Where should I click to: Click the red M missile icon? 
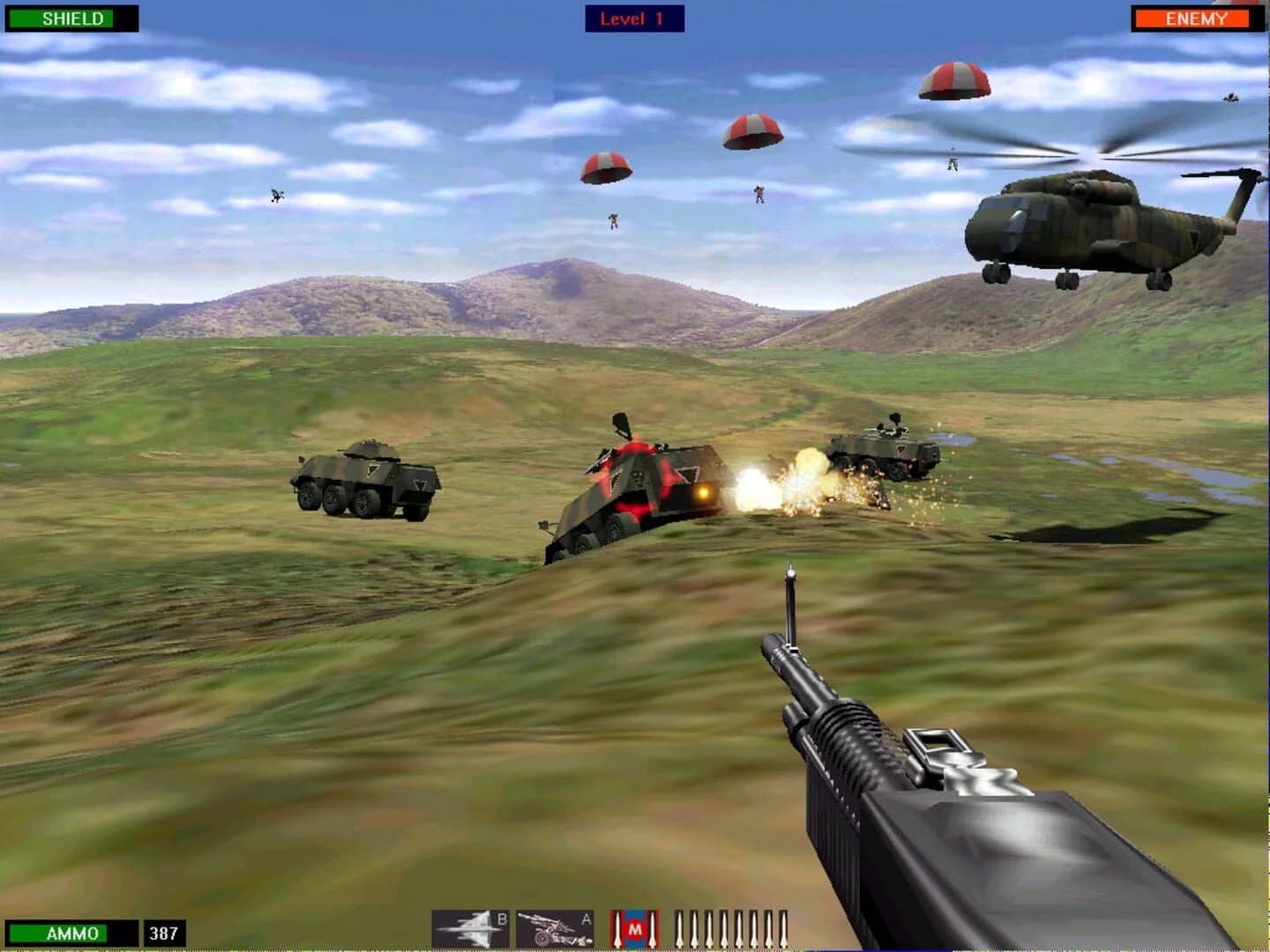point(635,928)
